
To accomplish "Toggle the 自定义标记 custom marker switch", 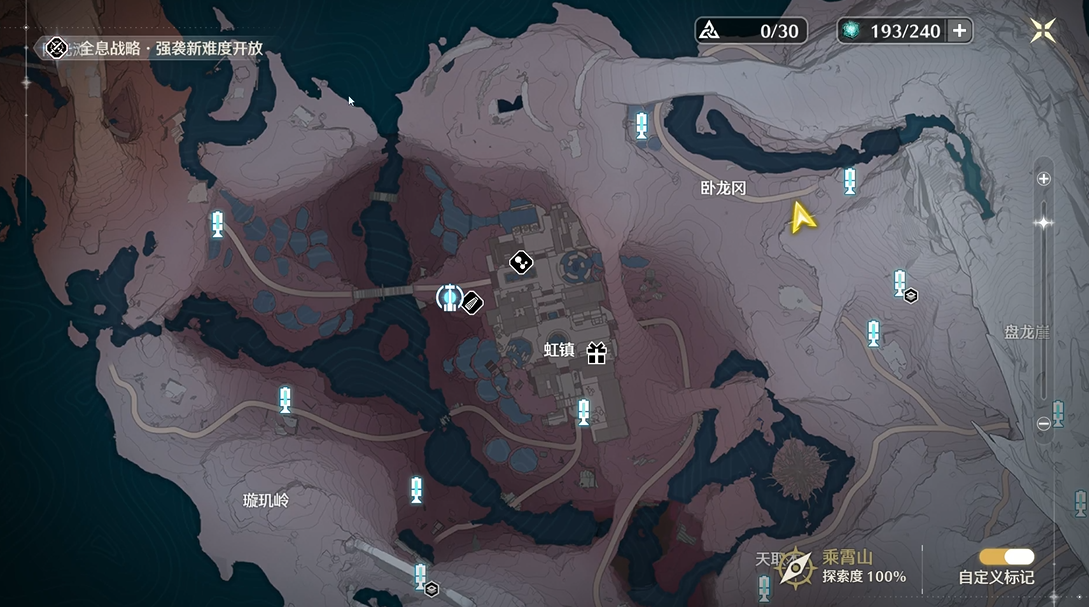I will tap(1006, 557).
